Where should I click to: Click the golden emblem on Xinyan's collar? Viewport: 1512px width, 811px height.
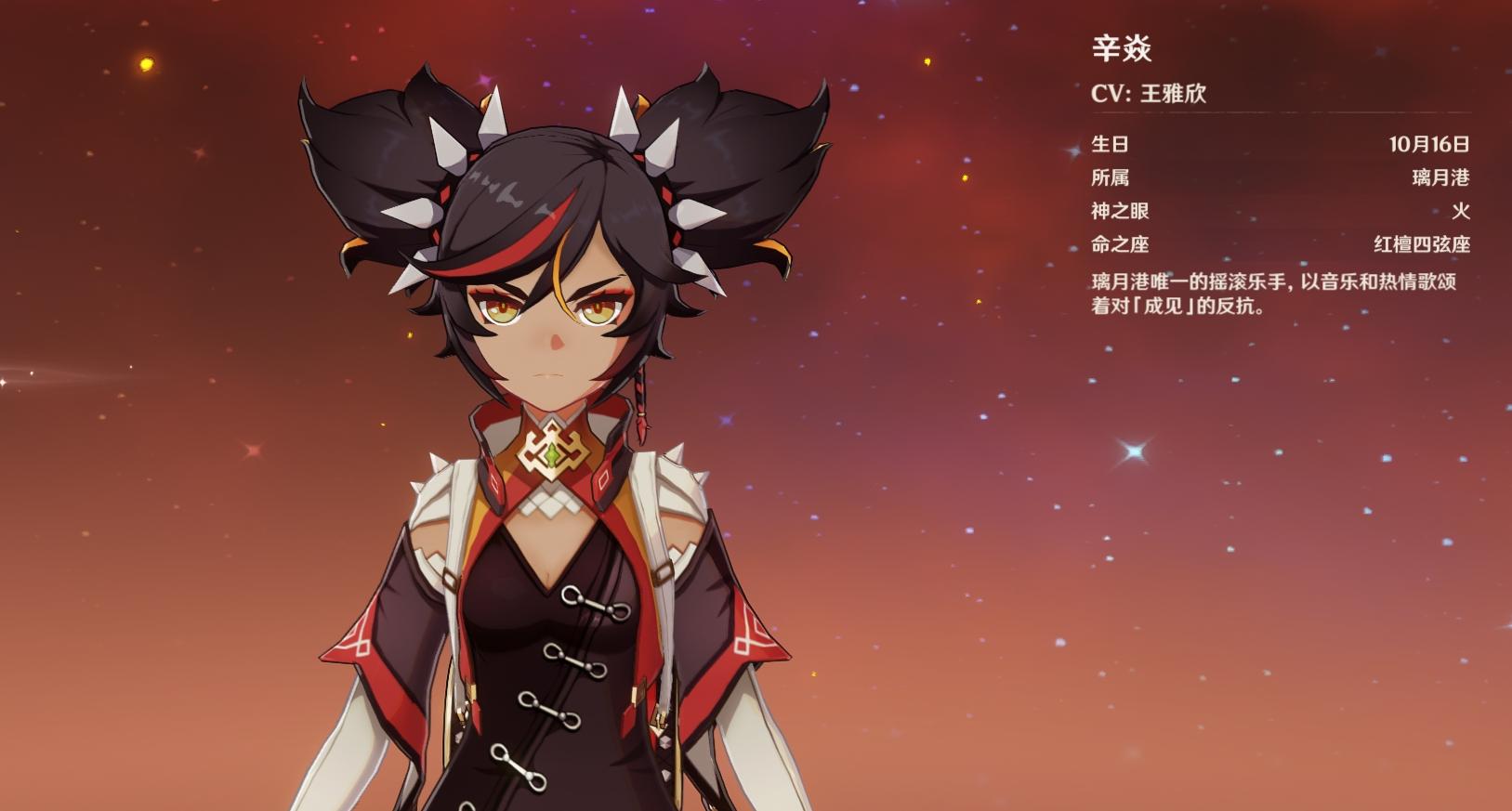[552, 451]
